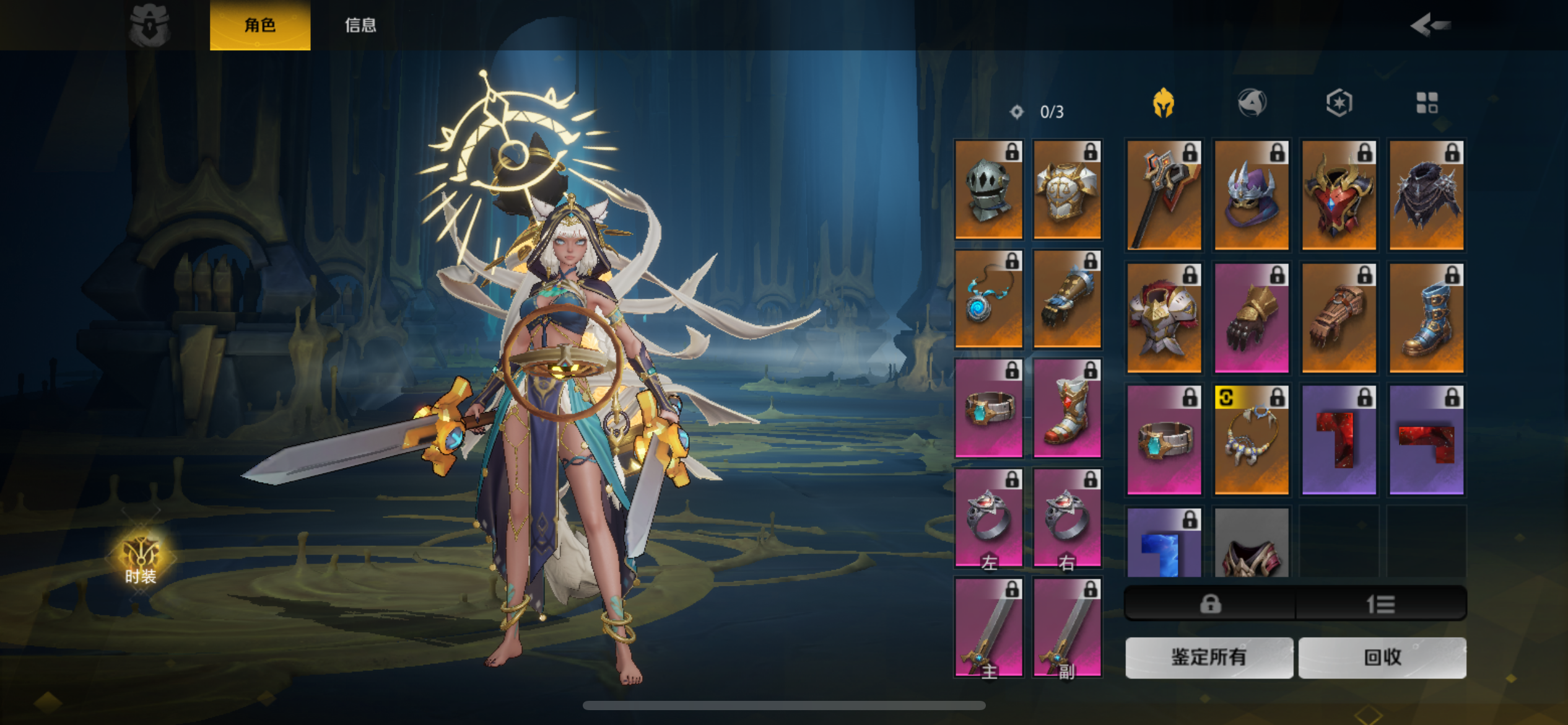Switch to the 信息 tab
This screenshot has height=725, width=1568.
[x=360, y=25]
